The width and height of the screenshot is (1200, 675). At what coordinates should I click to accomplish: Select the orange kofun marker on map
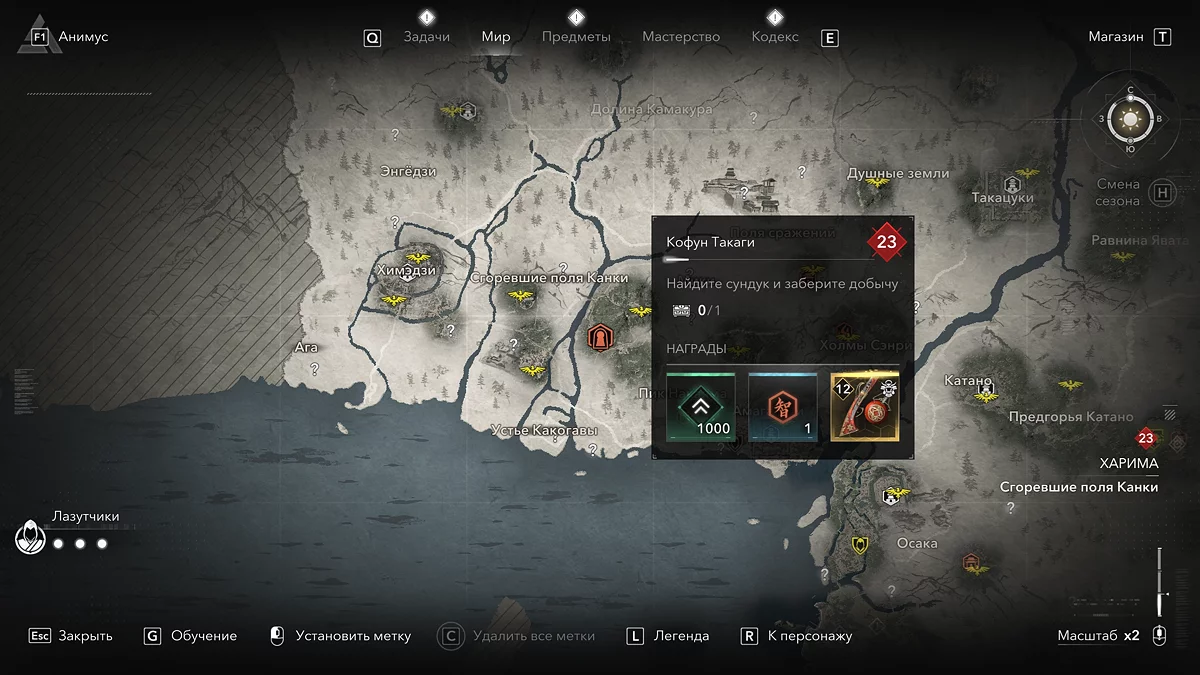600,337
